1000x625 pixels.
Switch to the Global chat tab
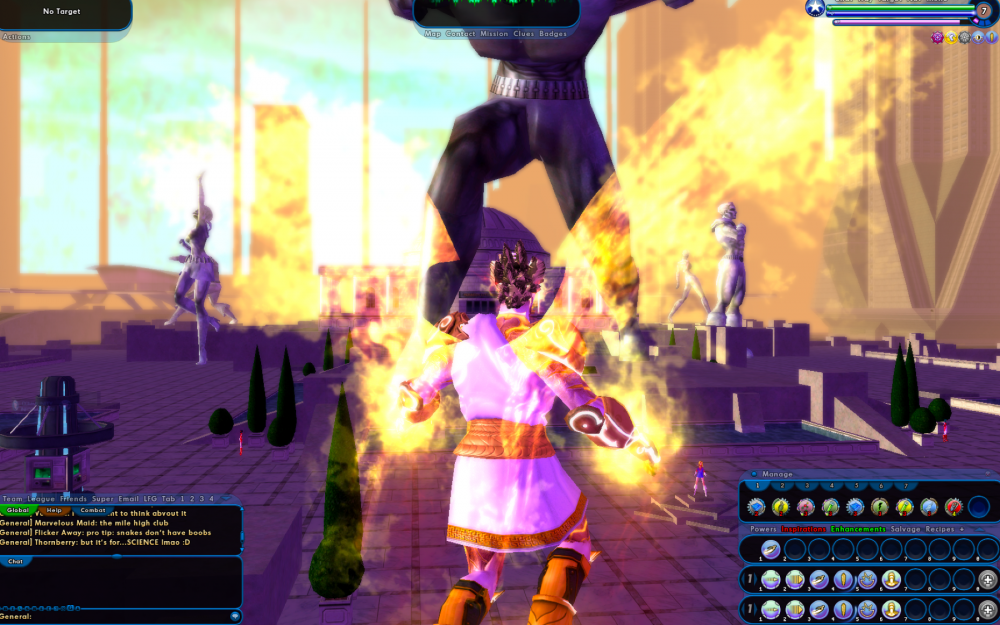click(x=19, y=510)
